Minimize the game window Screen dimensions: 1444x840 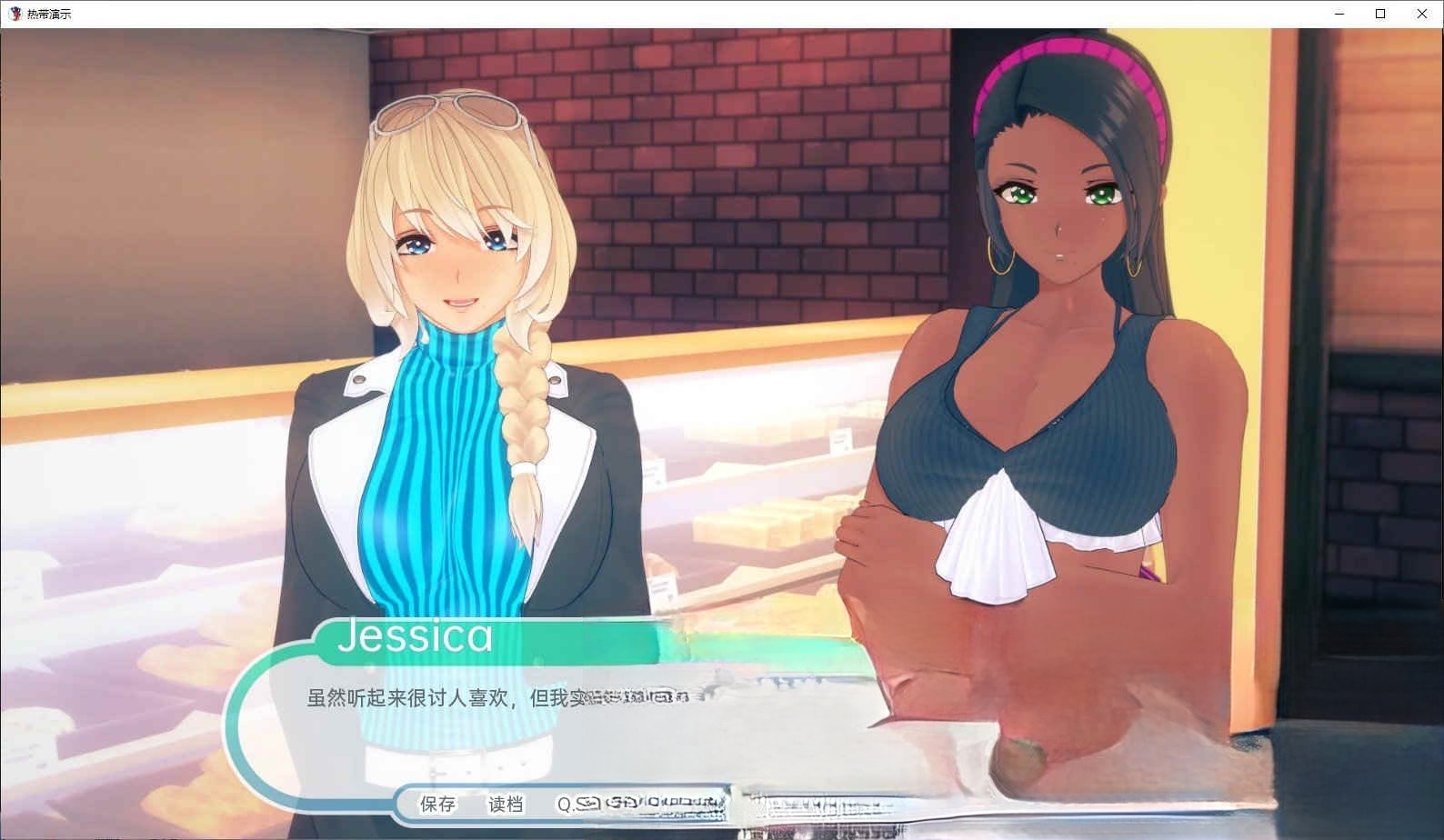tap(1339, 14)
